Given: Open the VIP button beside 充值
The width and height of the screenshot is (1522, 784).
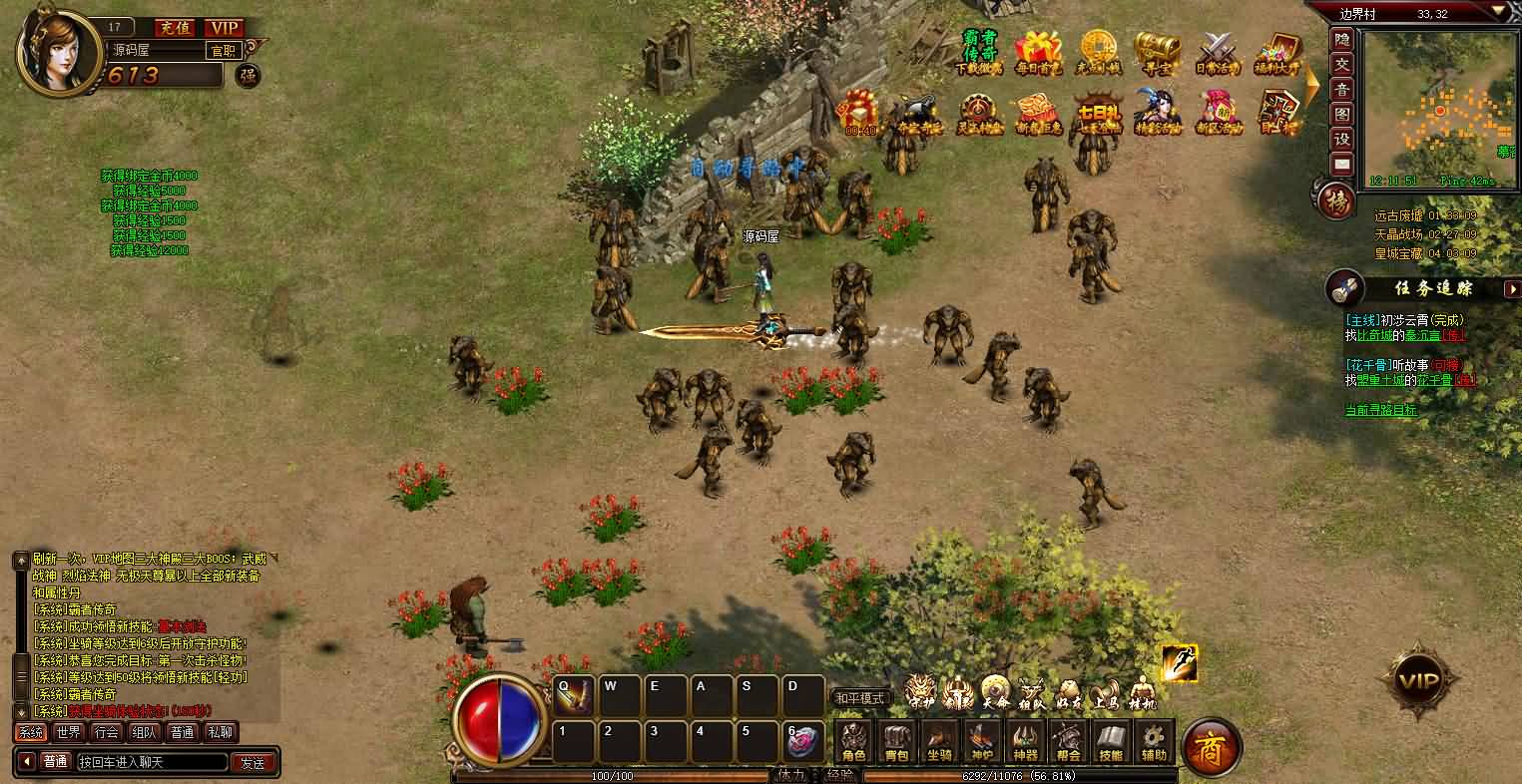Looking at the screenshot, I should 226,28.
